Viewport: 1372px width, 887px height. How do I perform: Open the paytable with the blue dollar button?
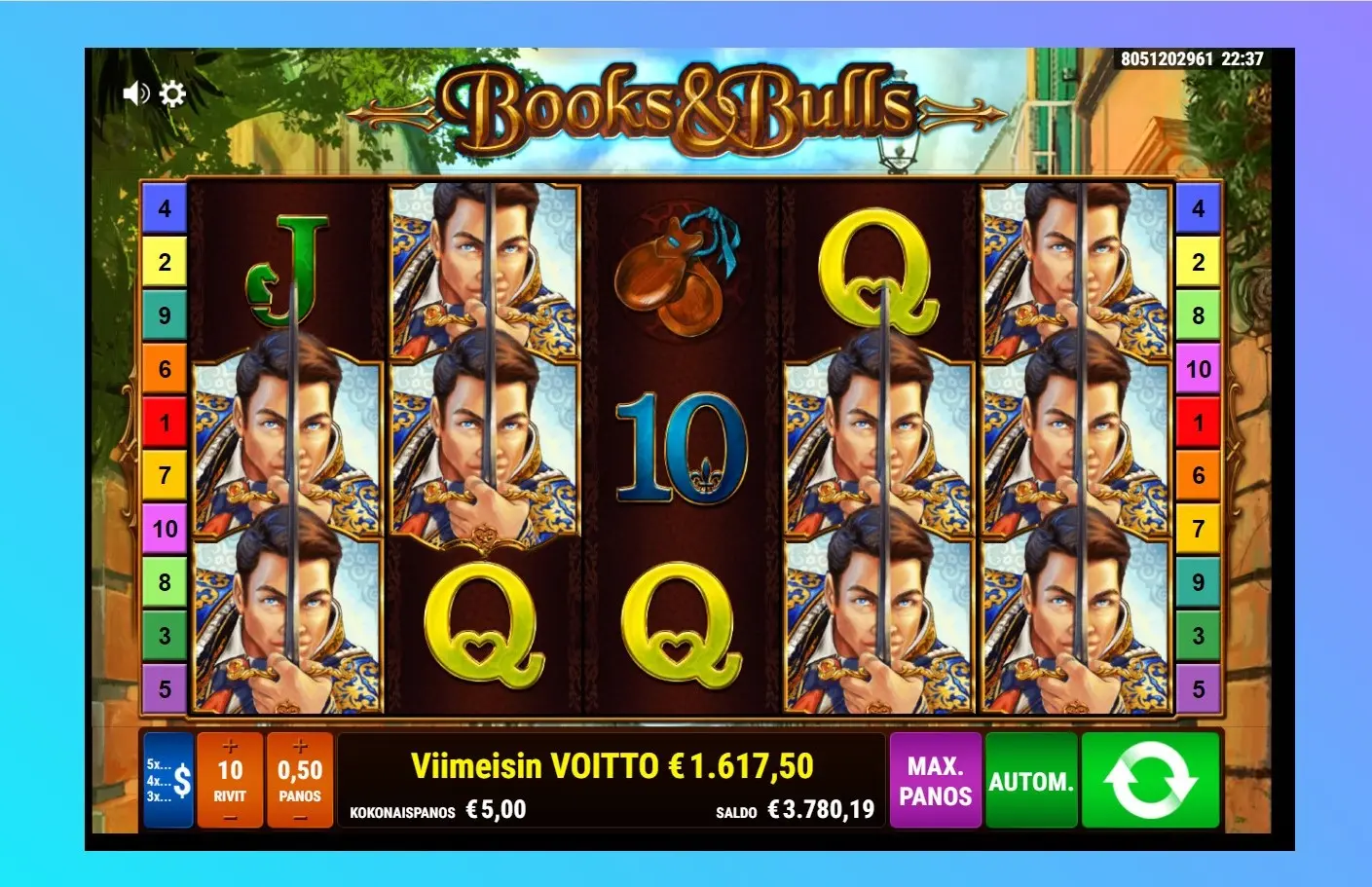(x=167, y=781)
